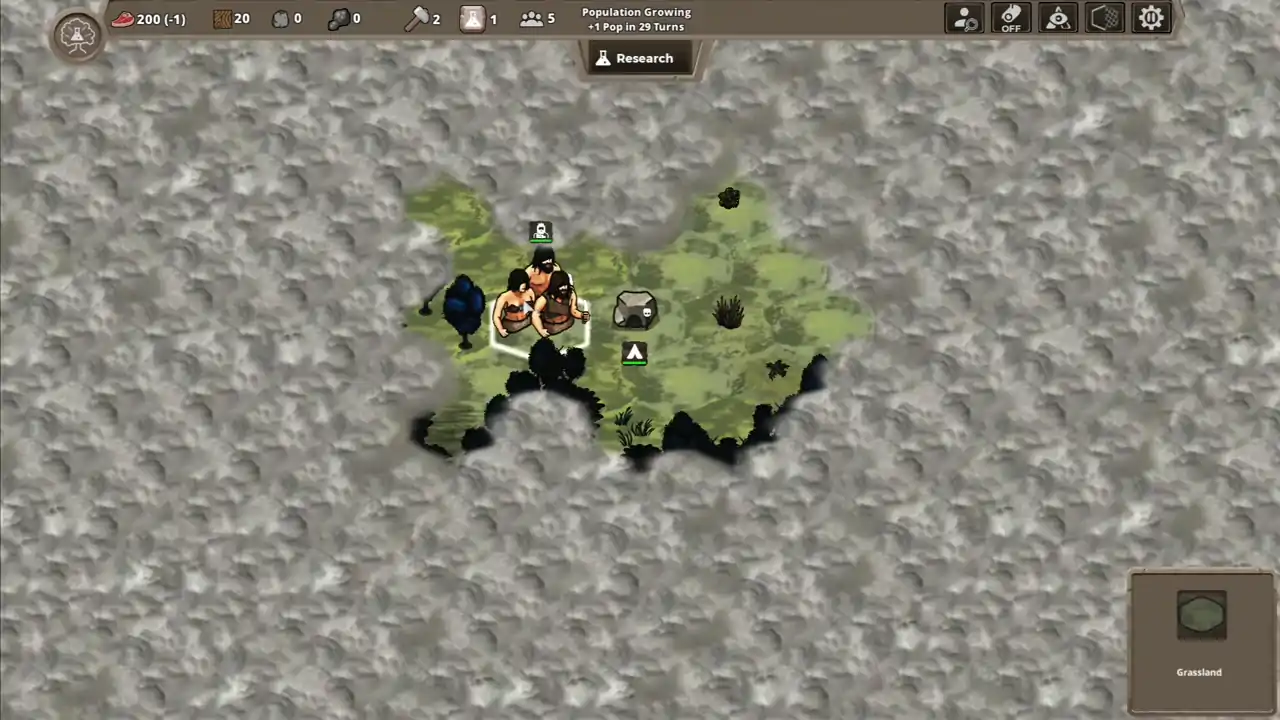Toggle the hex grid overlay

(1104, 17)
